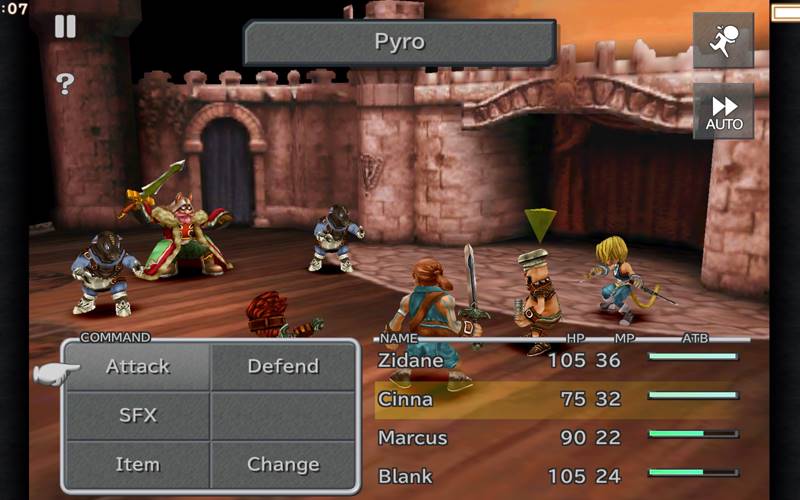
Task: Choose the Change command
Action: 283,464
